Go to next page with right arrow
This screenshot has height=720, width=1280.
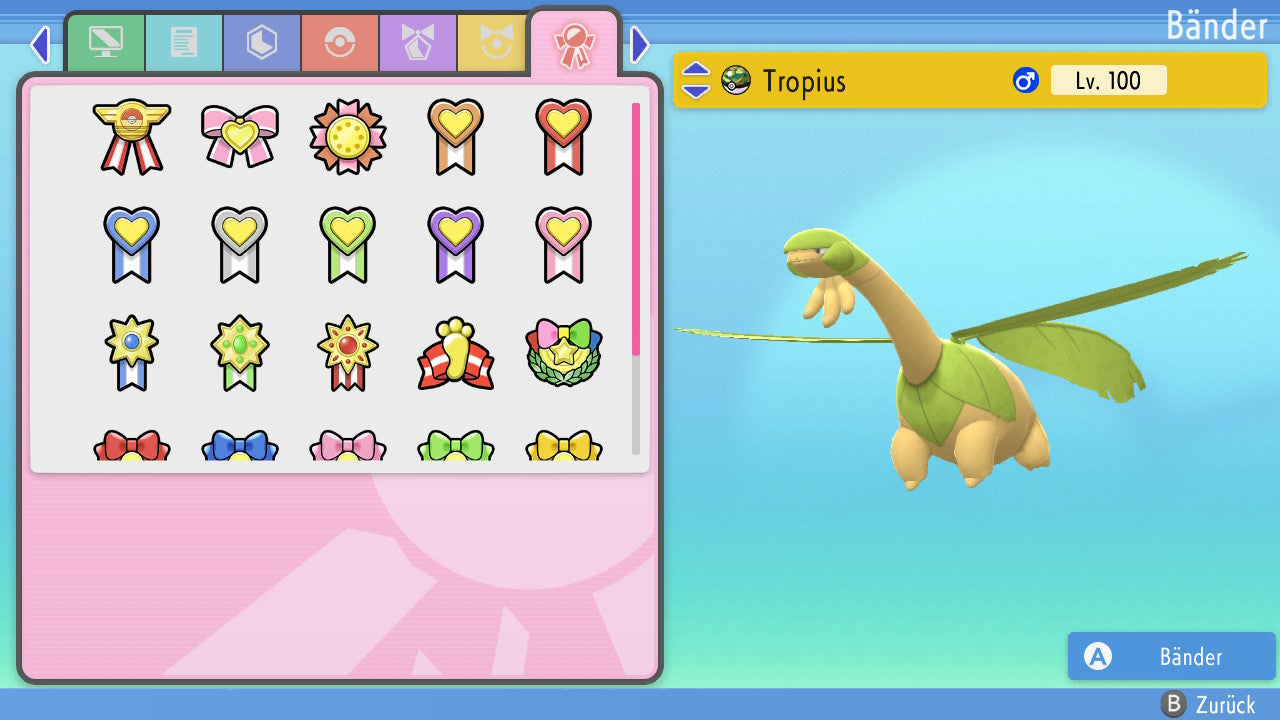640,44
